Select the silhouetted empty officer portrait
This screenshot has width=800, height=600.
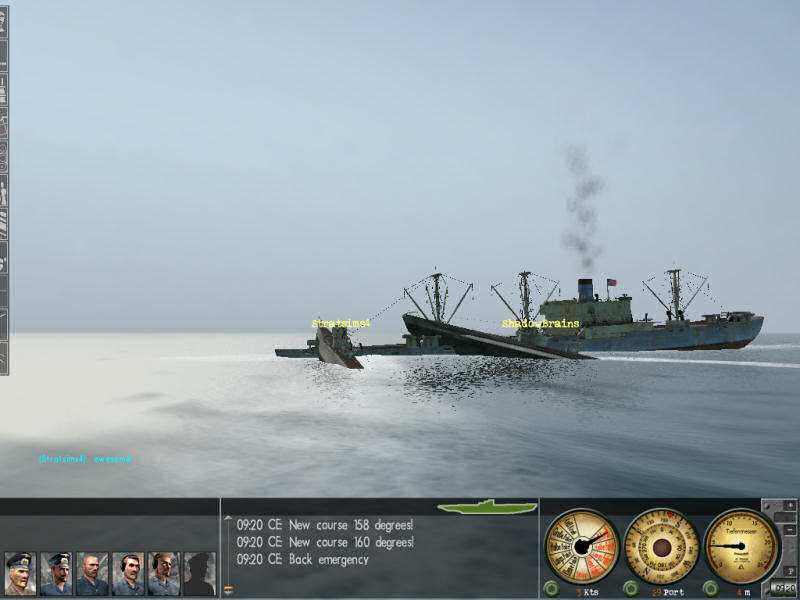(199, 573)
